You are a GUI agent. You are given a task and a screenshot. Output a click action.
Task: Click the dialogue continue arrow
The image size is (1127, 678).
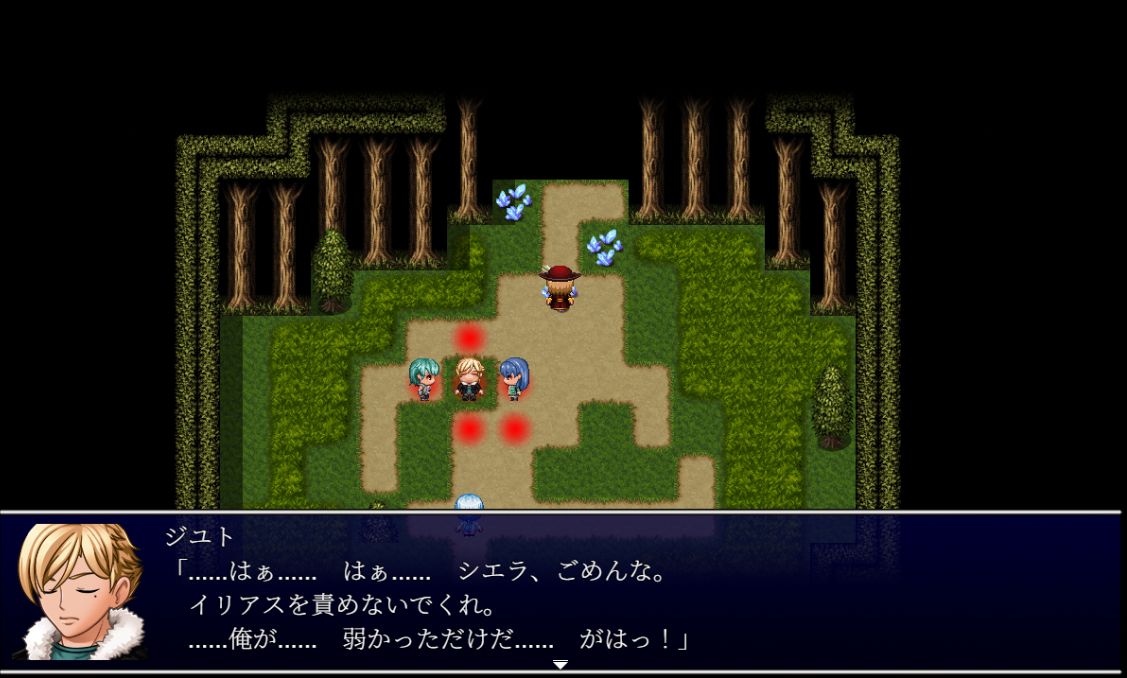point(560,664)
